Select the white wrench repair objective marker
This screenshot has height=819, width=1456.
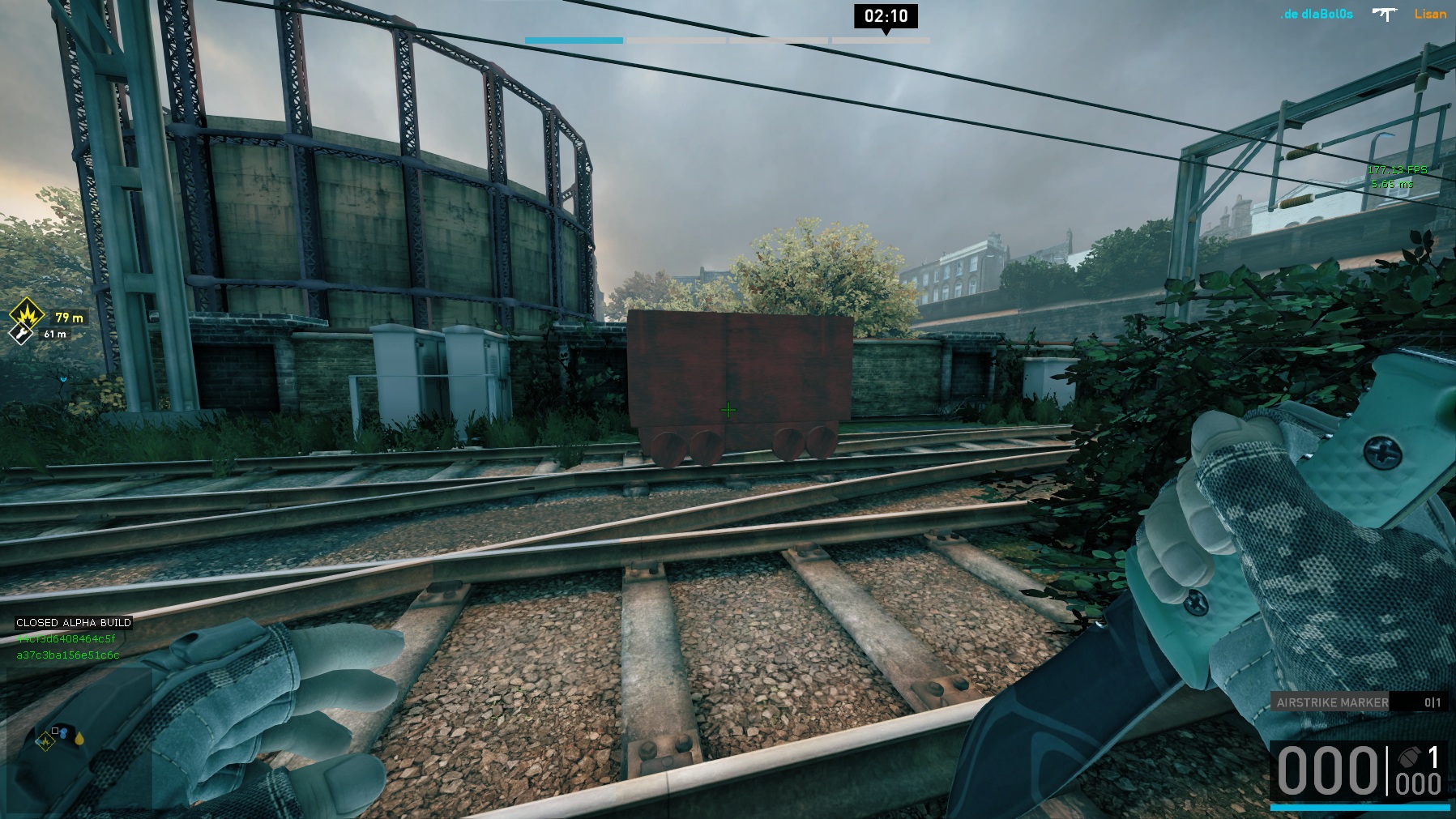tap(20, 333)
